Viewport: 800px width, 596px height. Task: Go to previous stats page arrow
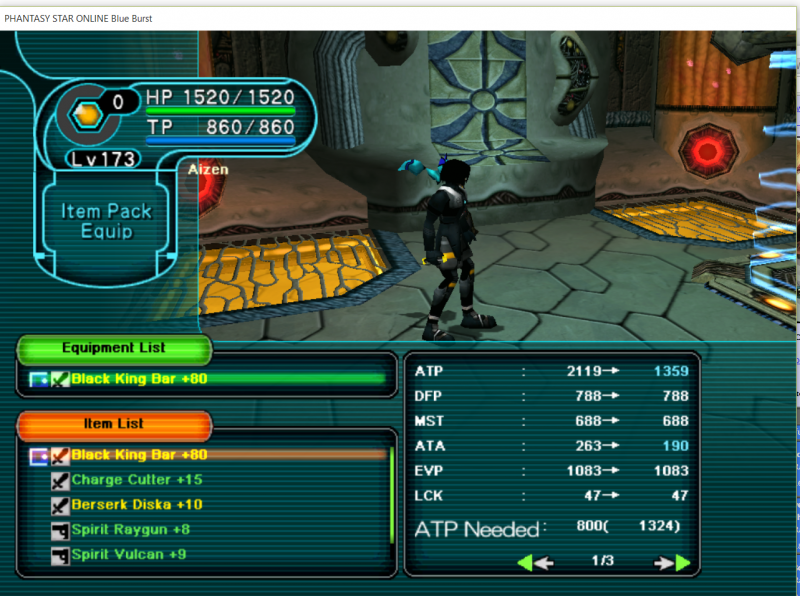tap(535, 562)
